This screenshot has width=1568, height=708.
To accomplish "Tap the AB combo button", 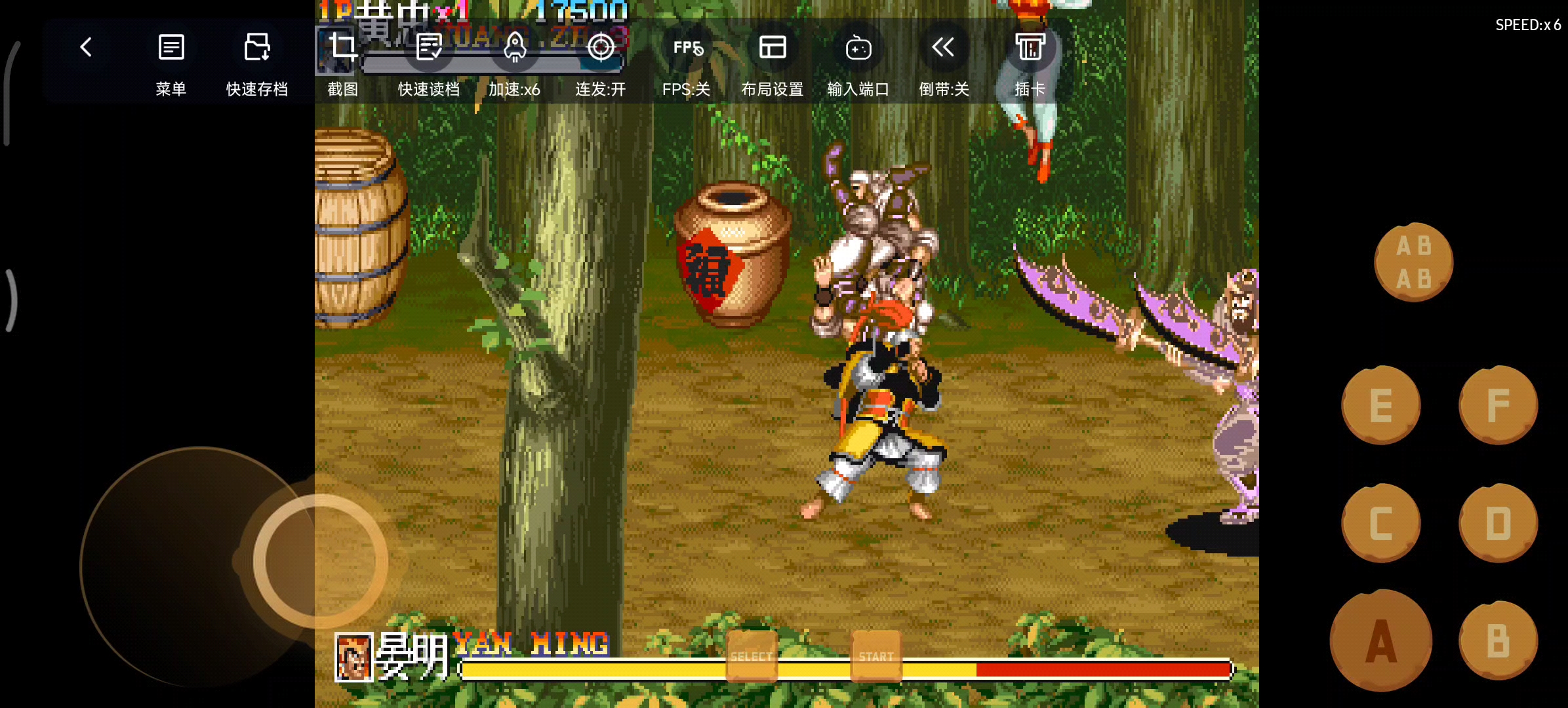I will [x=1414, y=262].
